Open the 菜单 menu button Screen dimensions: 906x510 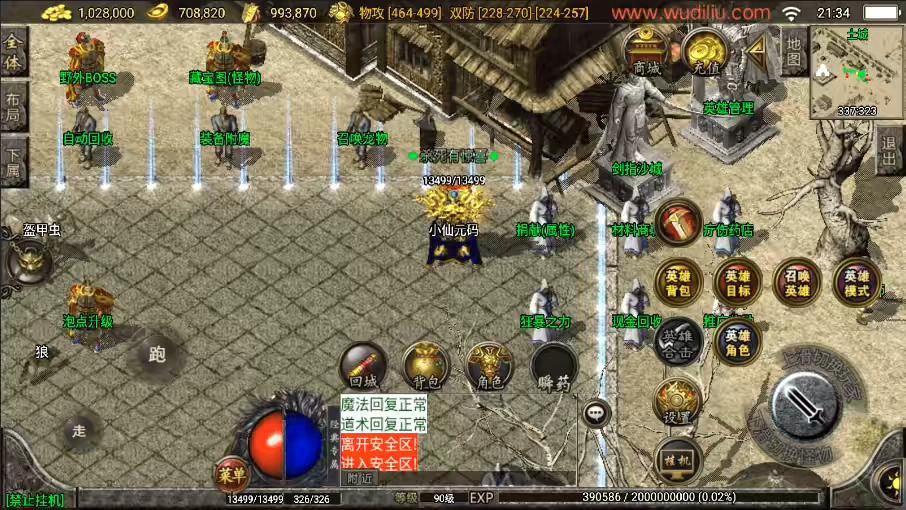(x=230, y=476)
